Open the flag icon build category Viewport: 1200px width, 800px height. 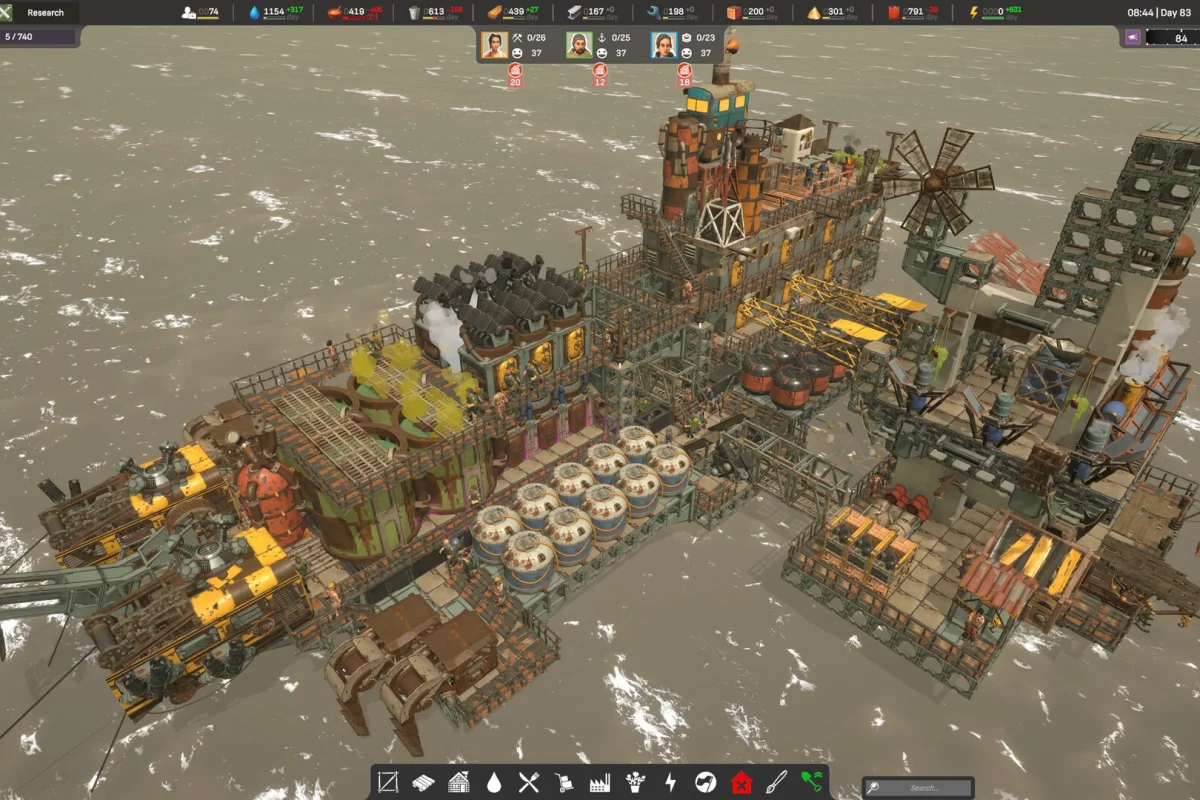click(x=706, y=782)
